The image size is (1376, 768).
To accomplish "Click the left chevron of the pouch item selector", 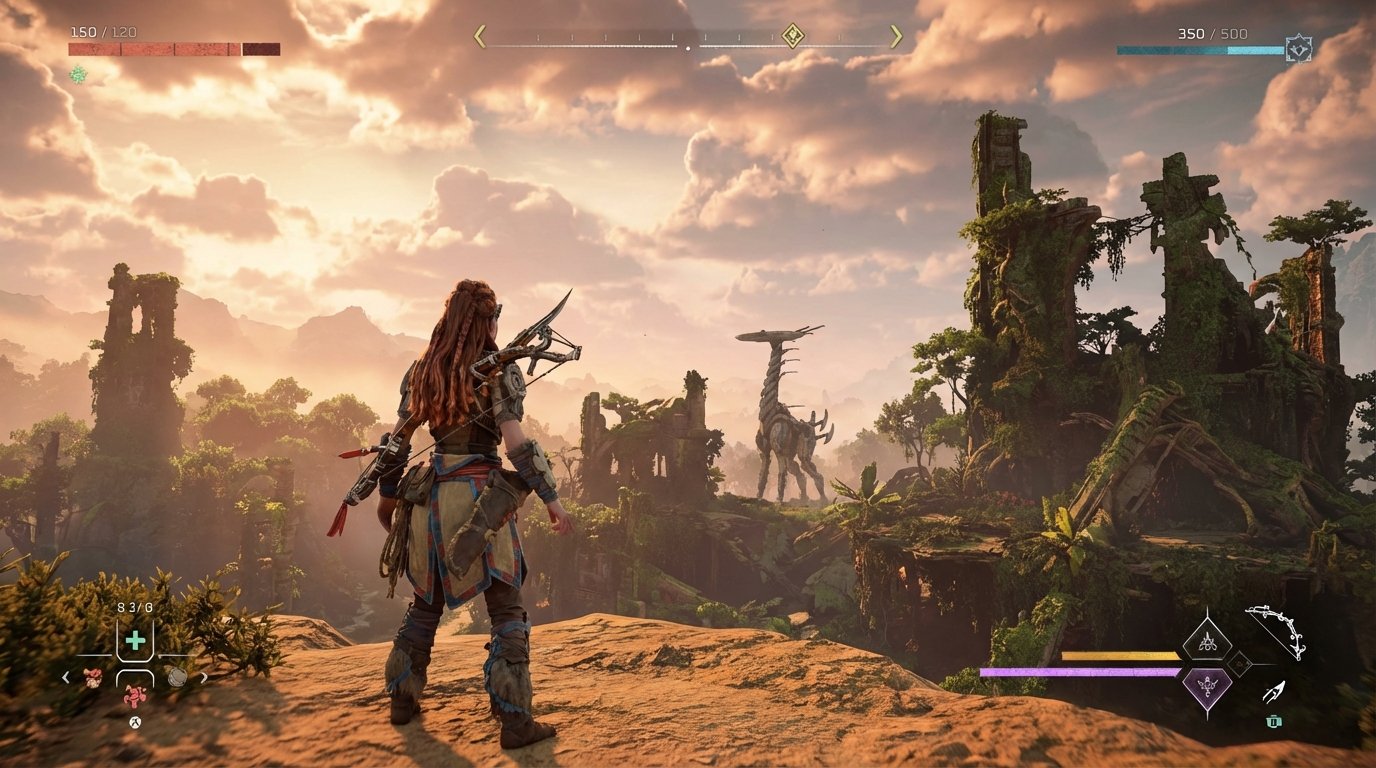I will click(x=66, y=677).
